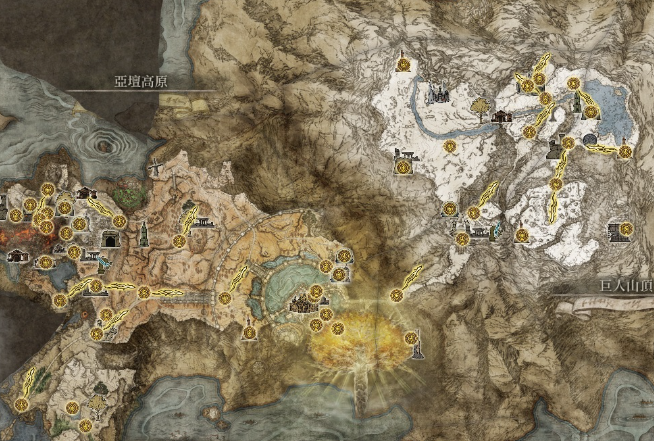Select the Leyndell capital city icon
This screenshot has height=441, width=654.
click(x=303, y=304)
